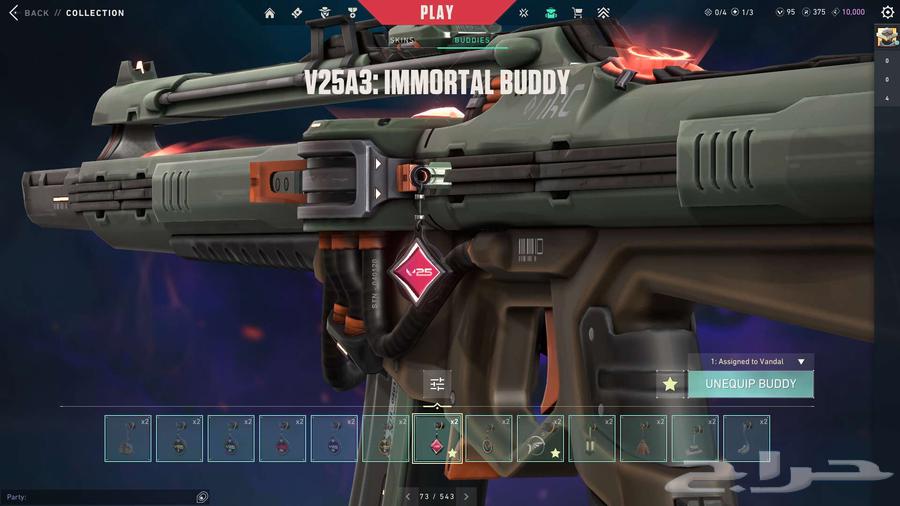Click the party icon in the bottom bar
The image size is (900, 506).
pos(202,497)
